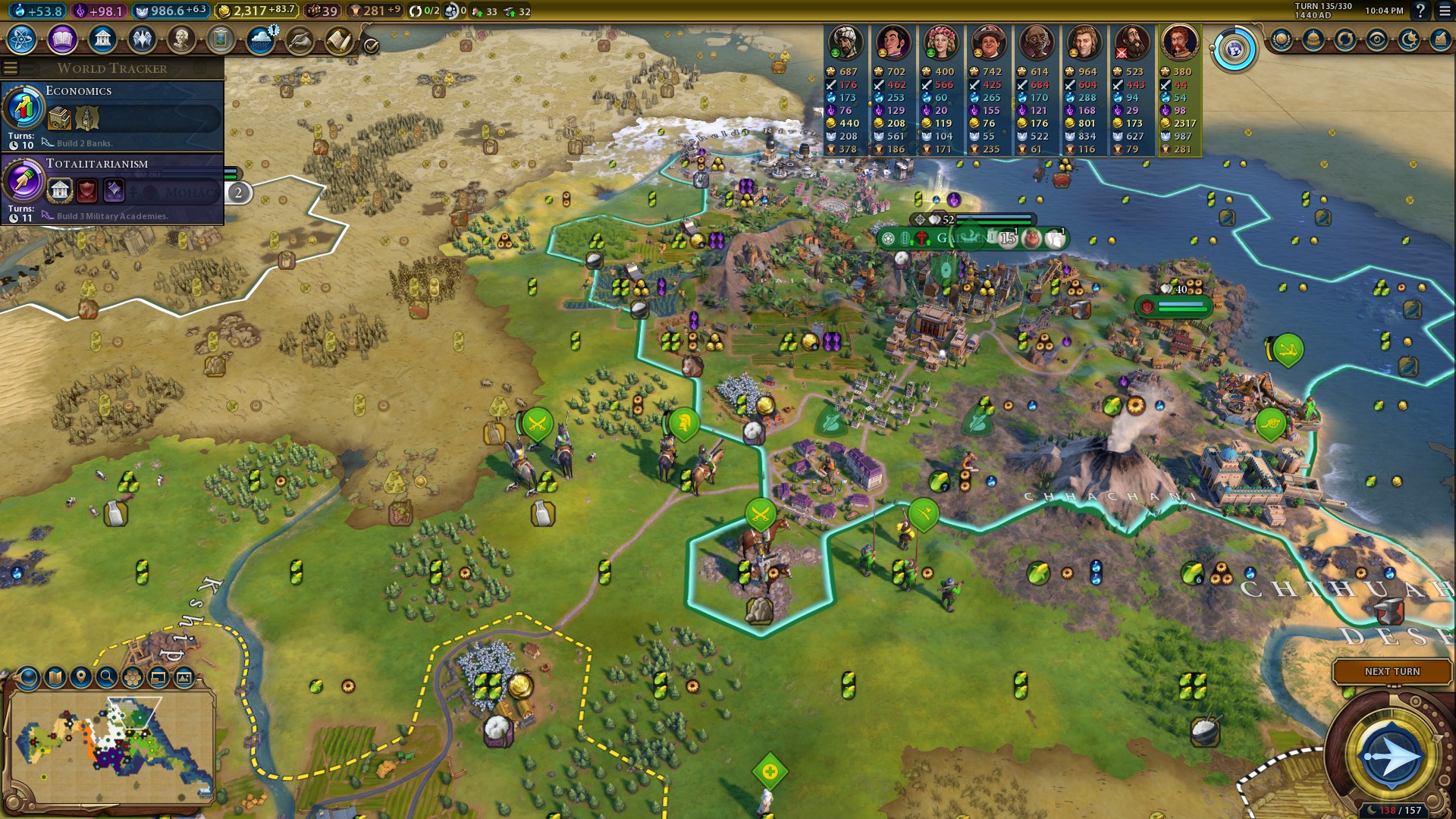
Task: Open the Climate screen (rain cloud icon)
Action: pyautogui.click(x=261, y=39)
